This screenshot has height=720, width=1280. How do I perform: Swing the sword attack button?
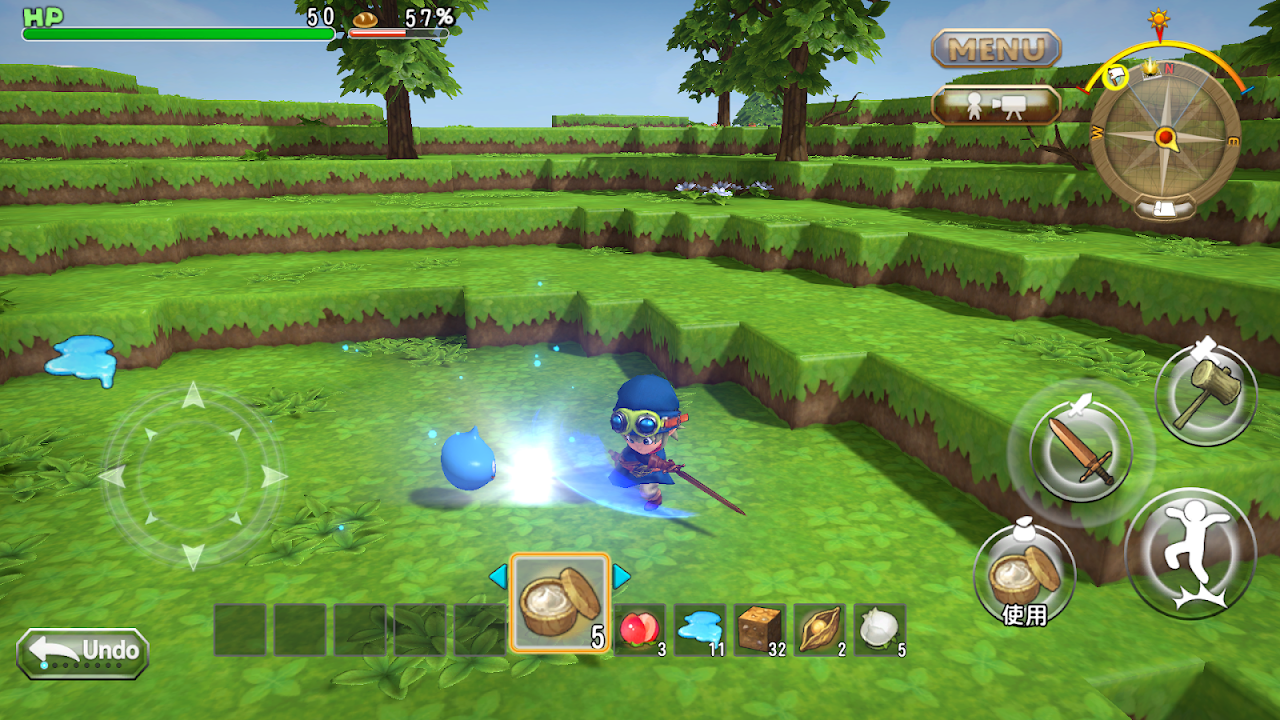coord(1081,452)
